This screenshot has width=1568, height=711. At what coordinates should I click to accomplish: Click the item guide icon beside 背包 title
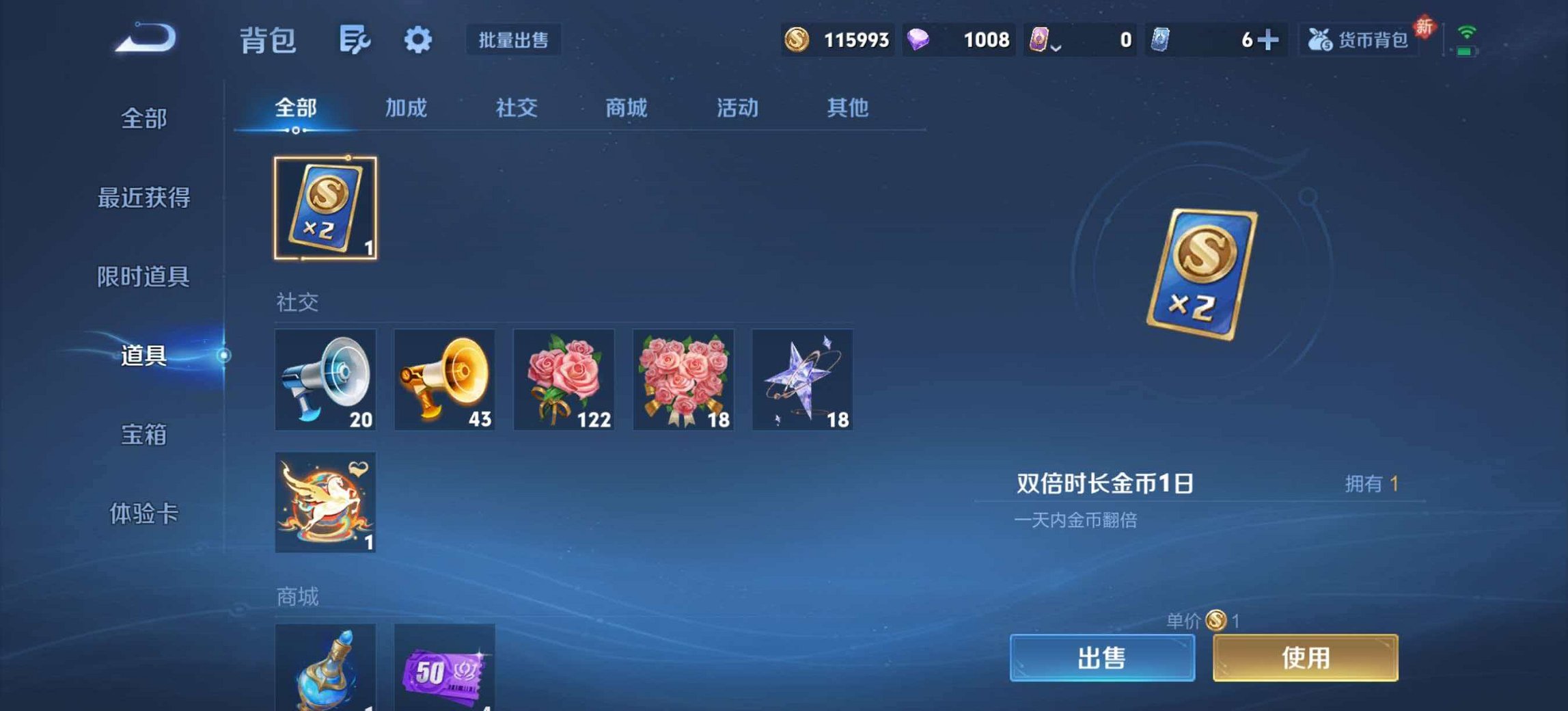tap(355, 40)
